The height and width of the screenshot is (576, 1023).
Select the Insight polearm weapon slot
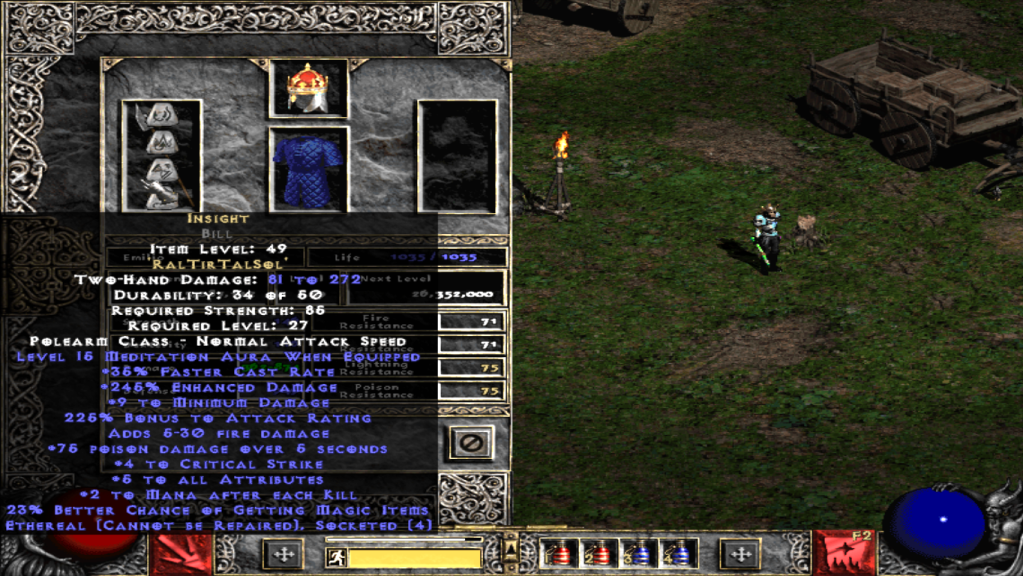click(x=161, y=155)
